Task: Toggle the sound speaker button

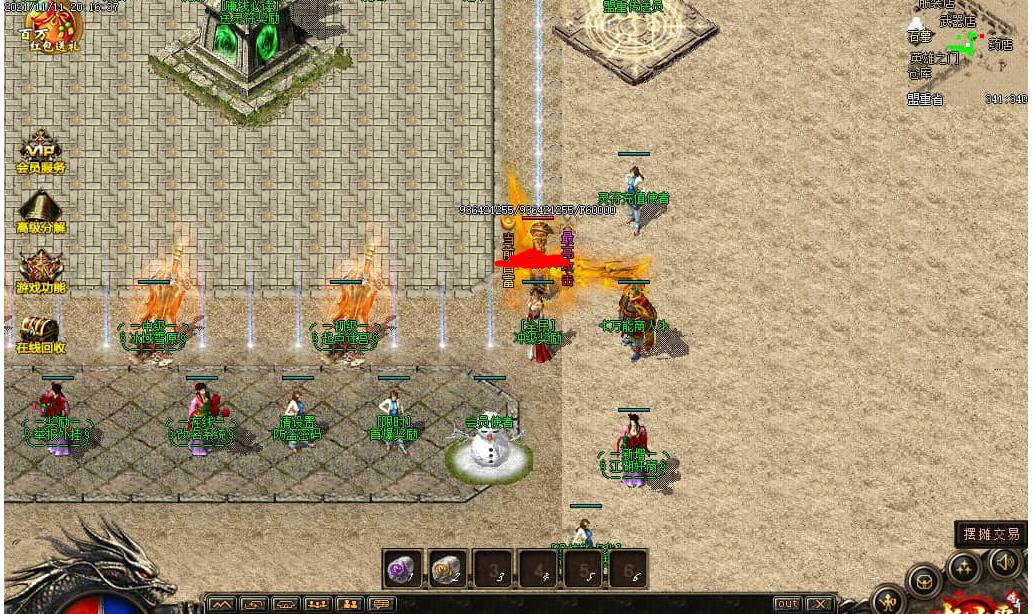Action: pos(1005,563)
